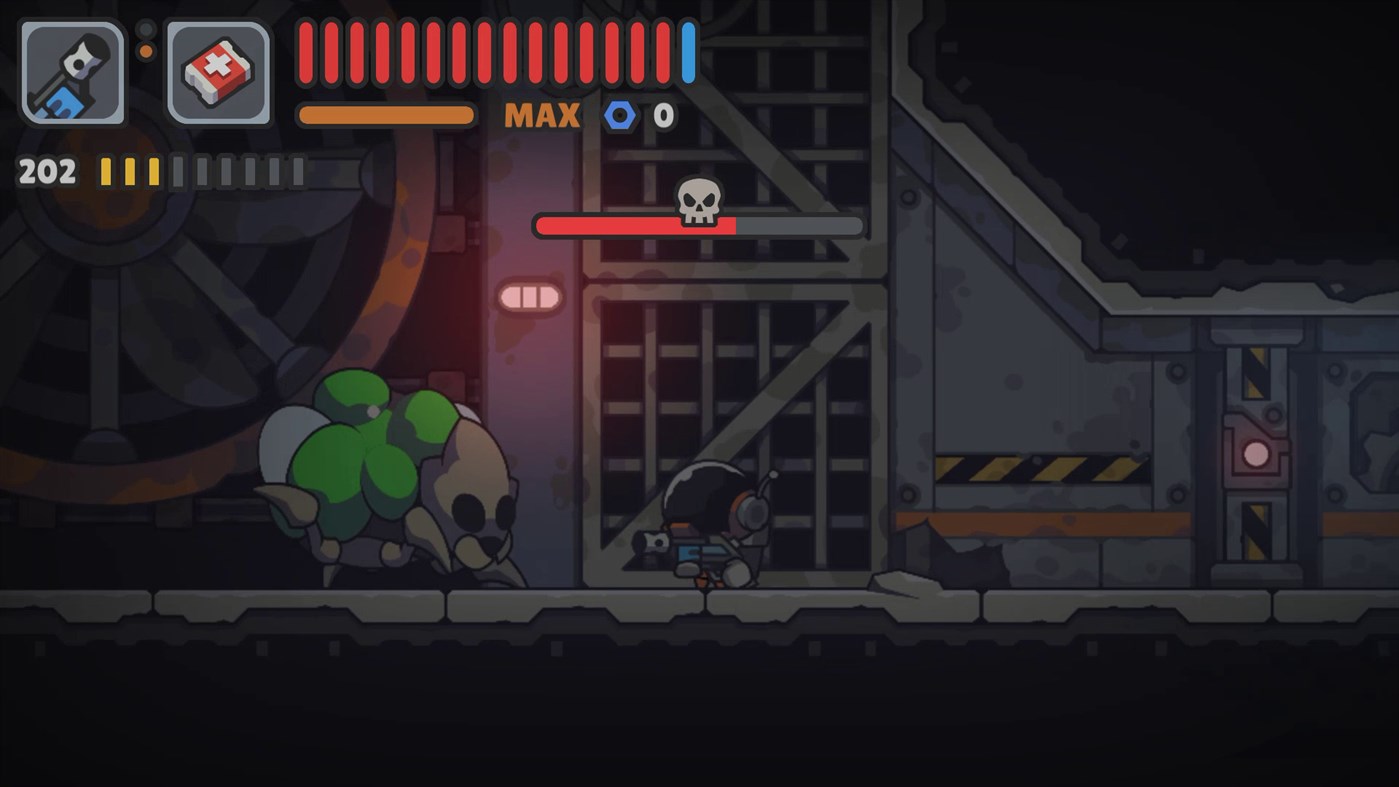The image size is (1399, 787).
Task: Click the MAX label beside the health bar
Action: click(543, 115)
